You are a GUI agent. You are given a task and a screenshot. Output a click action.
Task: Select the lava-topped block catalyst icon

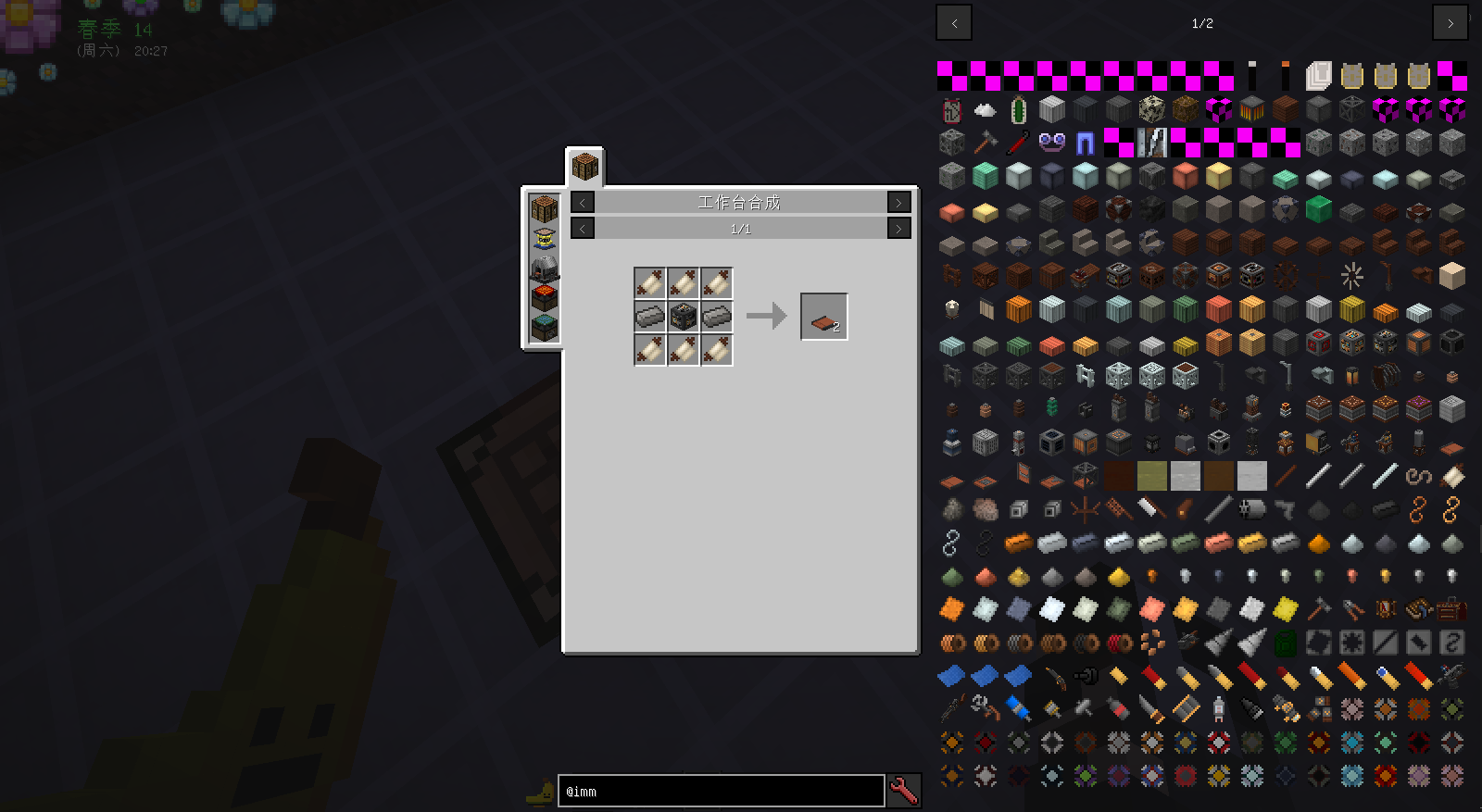(x=545, y=298)
